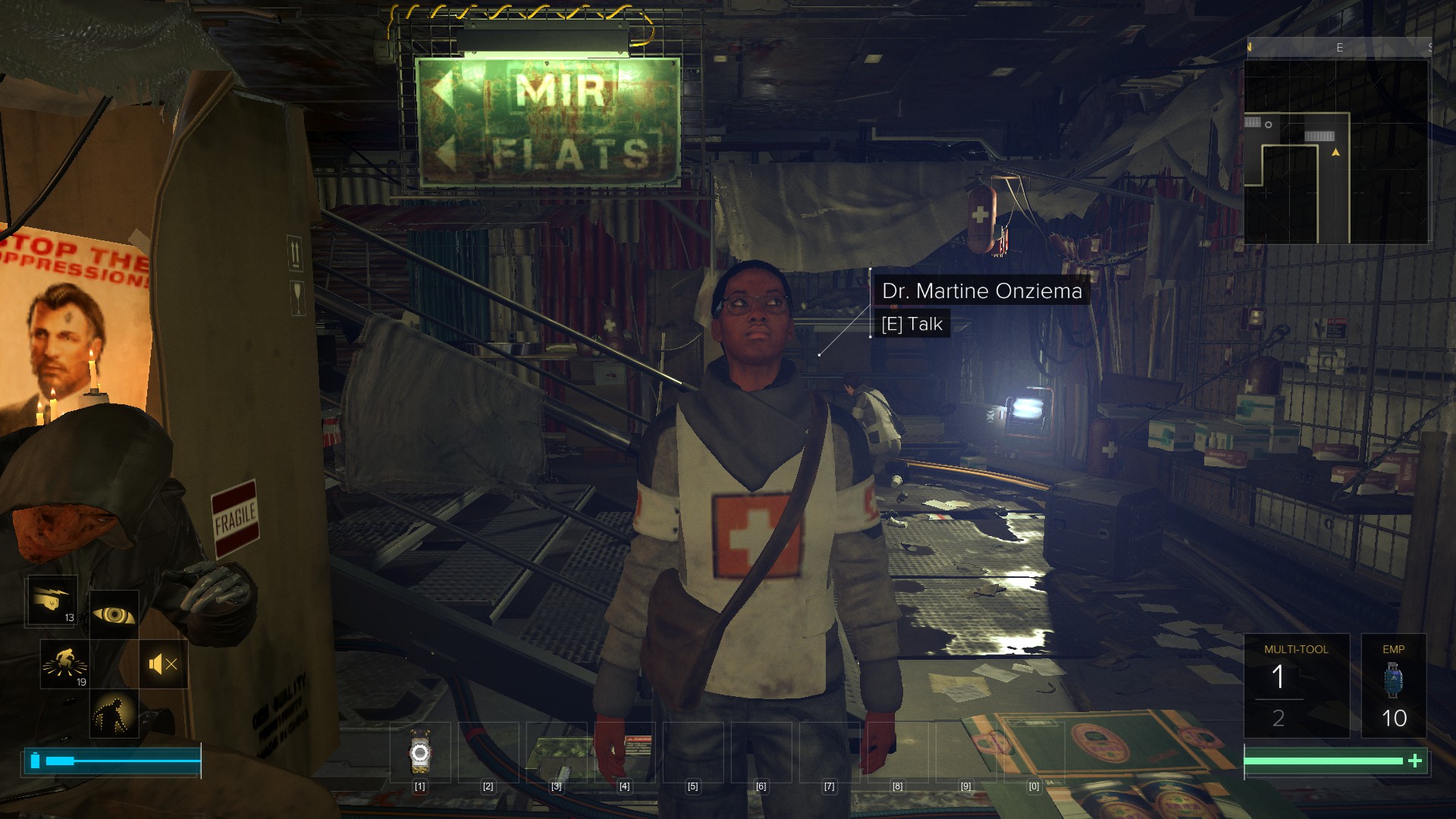Activate the Icarus landing figure augmentation

tap(64, 664)
